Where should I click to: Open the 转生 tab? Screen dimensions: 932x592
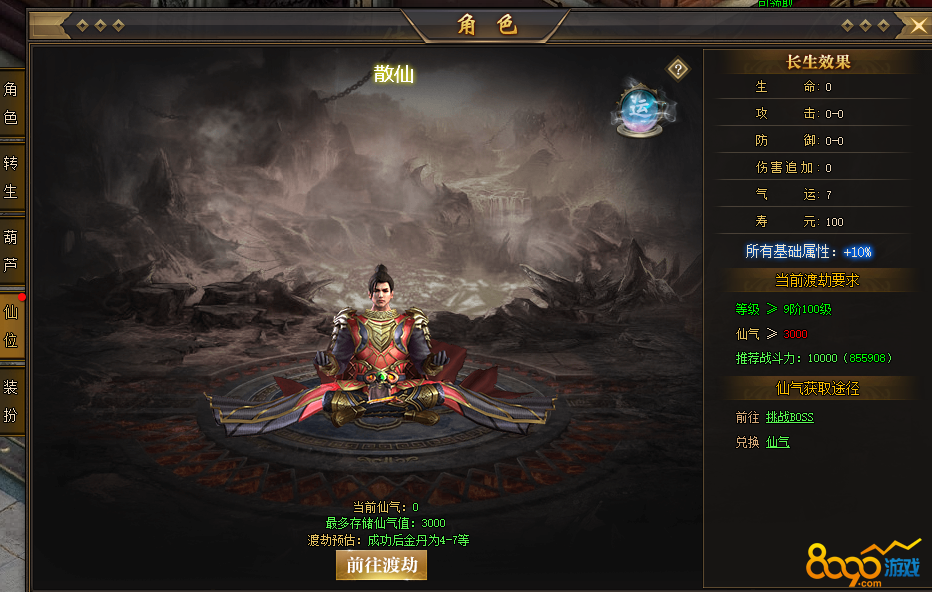11,177
